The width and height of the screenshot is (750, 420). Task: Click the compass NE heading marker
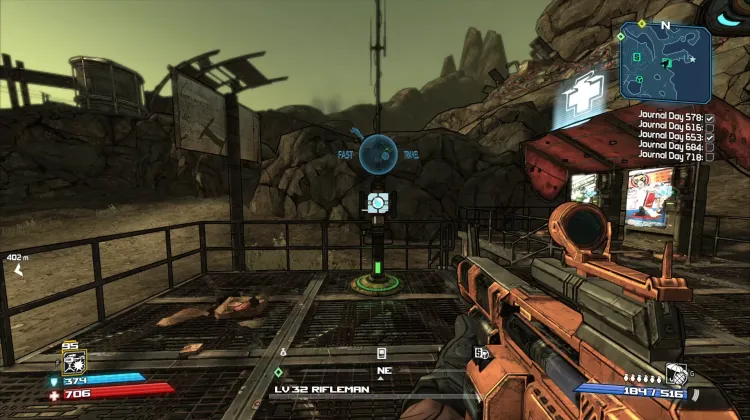click(x=383, y=370)
